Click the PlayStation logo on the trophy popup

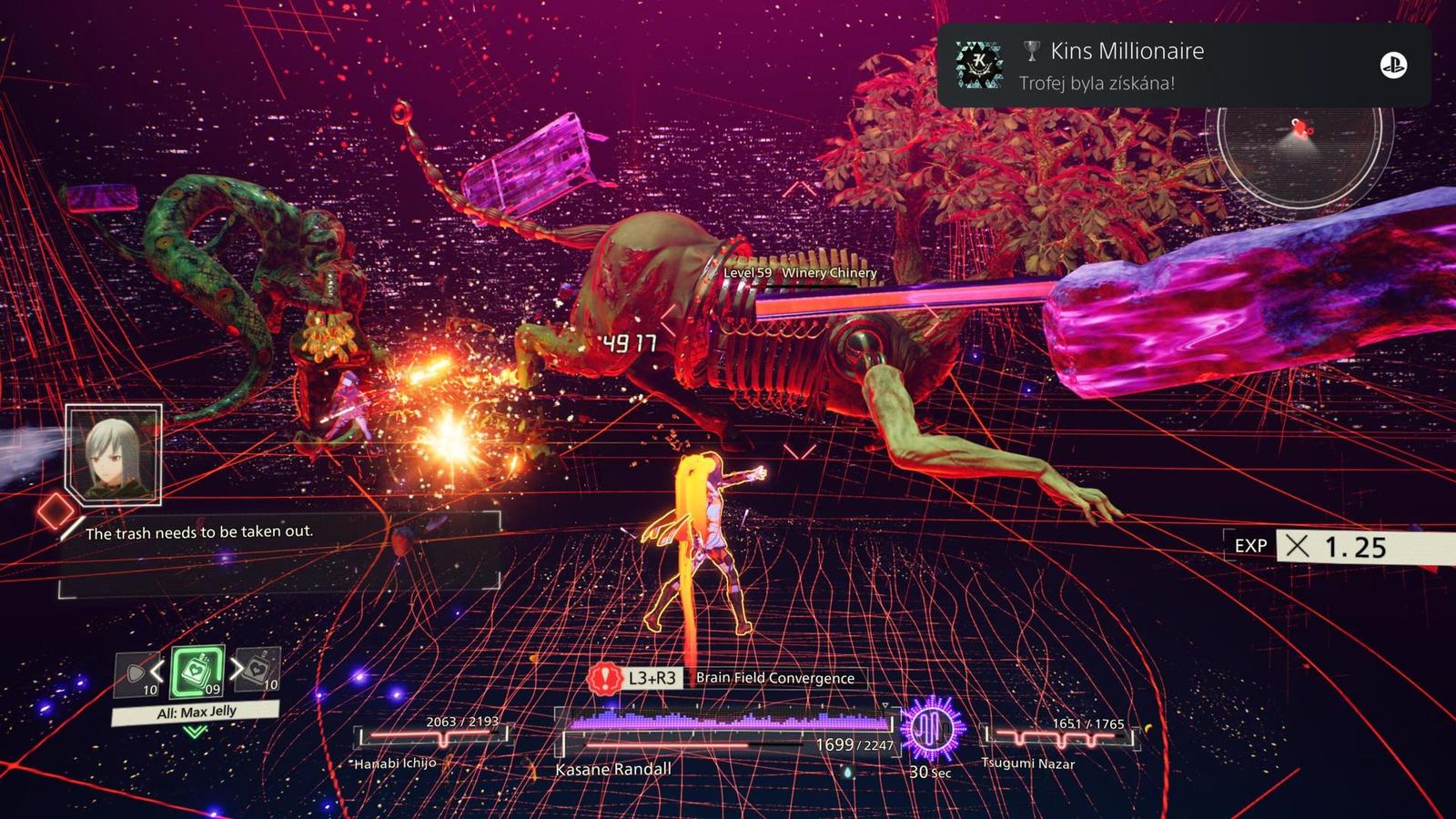[1393, 66]
